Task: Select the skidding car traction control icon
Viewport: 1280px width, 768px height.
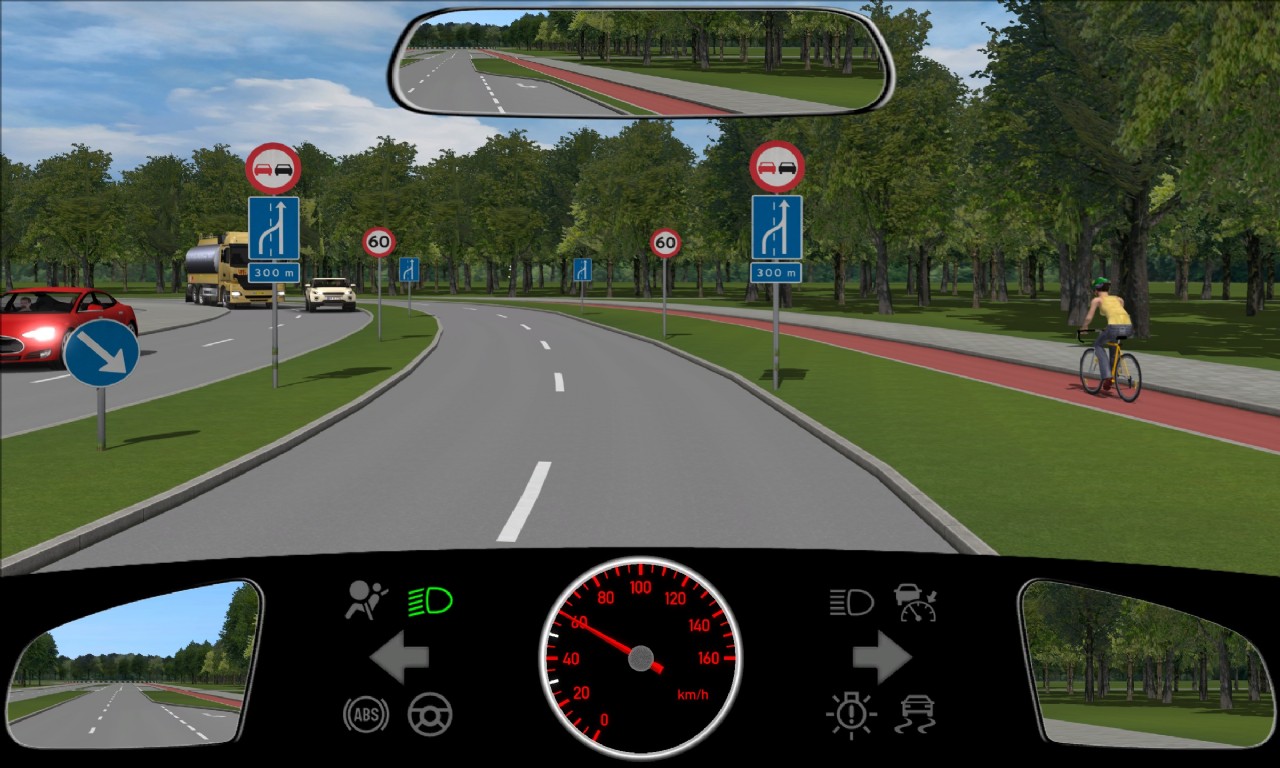Action: 915,714
